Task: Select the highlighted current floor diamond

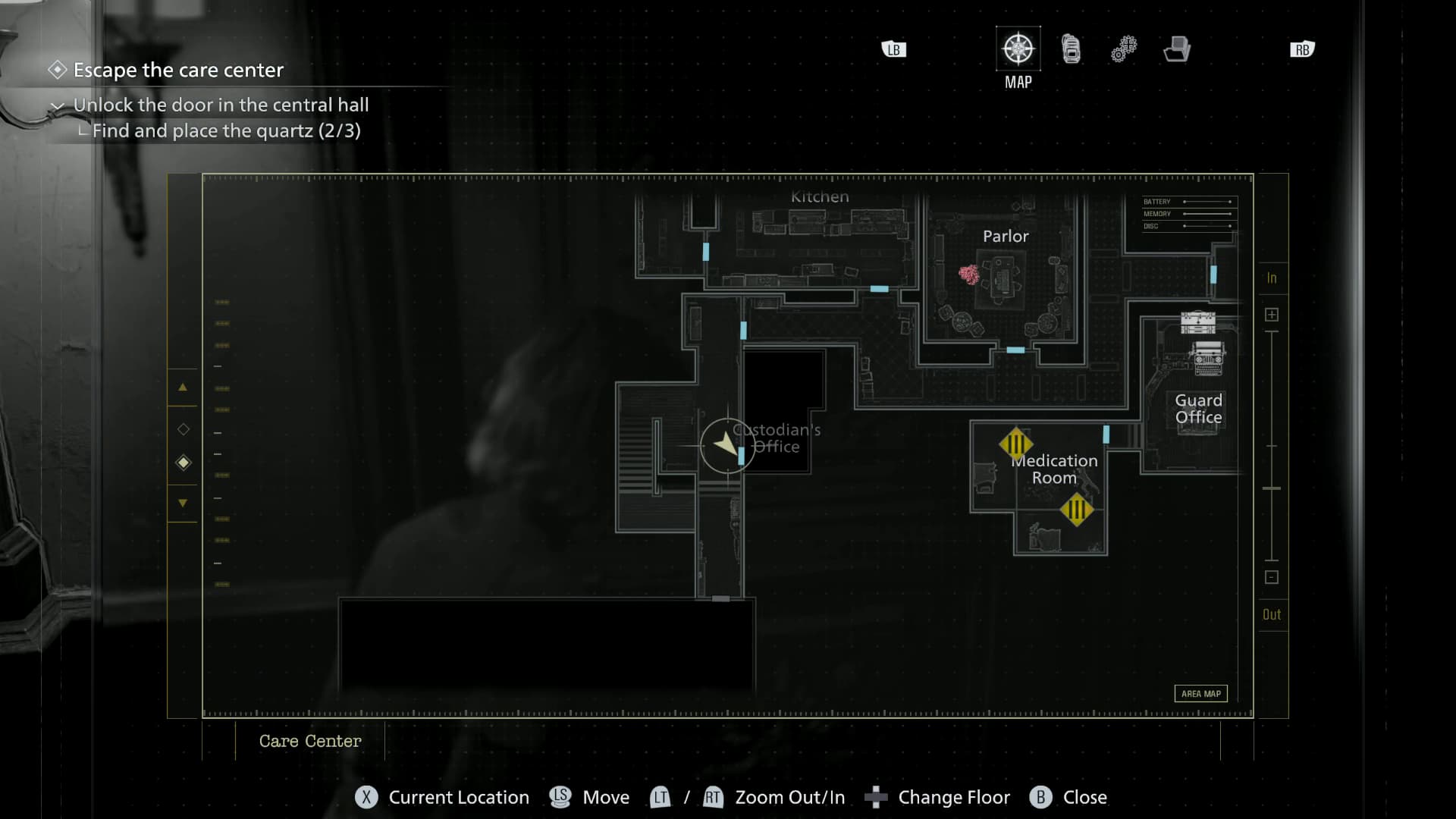Action: [x=184, y=463]
